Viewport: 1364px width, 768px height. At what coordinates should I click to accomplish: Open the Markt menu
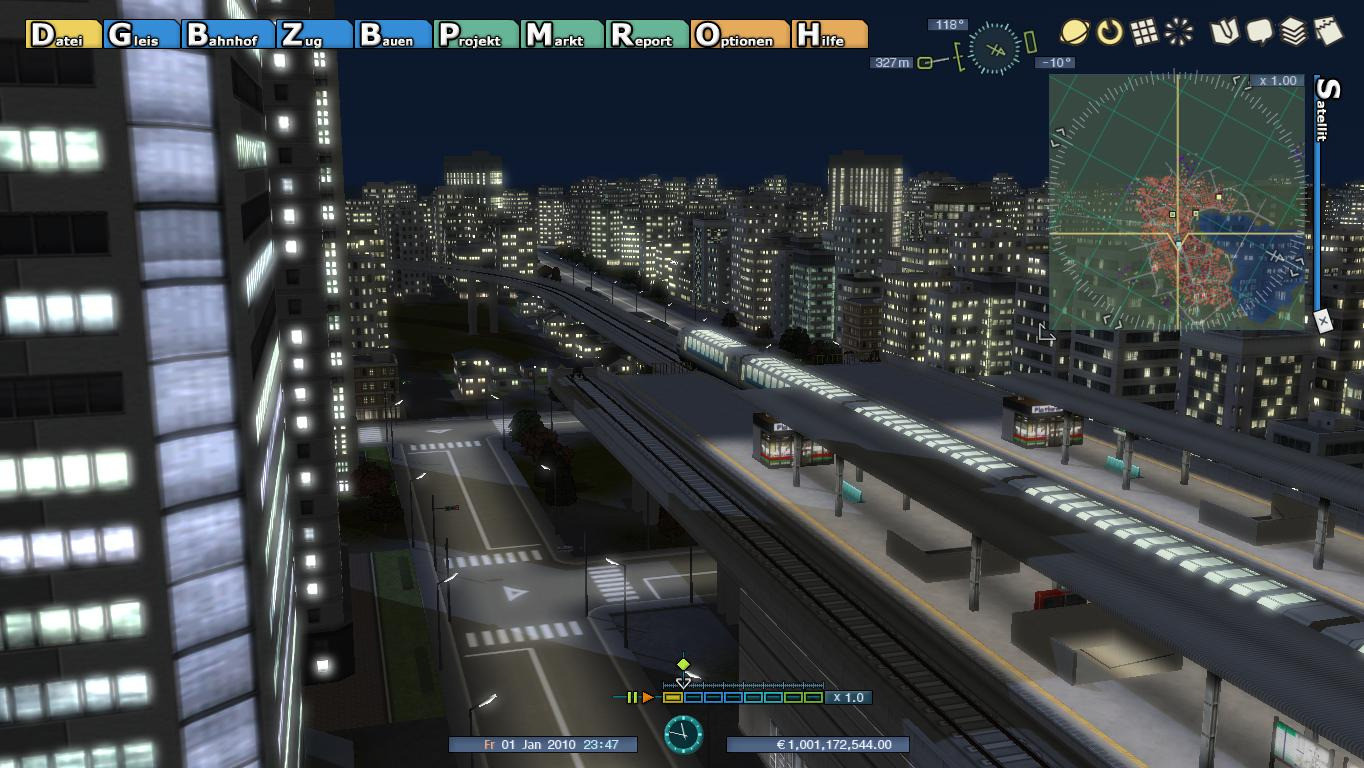click(x=562, y=35)
